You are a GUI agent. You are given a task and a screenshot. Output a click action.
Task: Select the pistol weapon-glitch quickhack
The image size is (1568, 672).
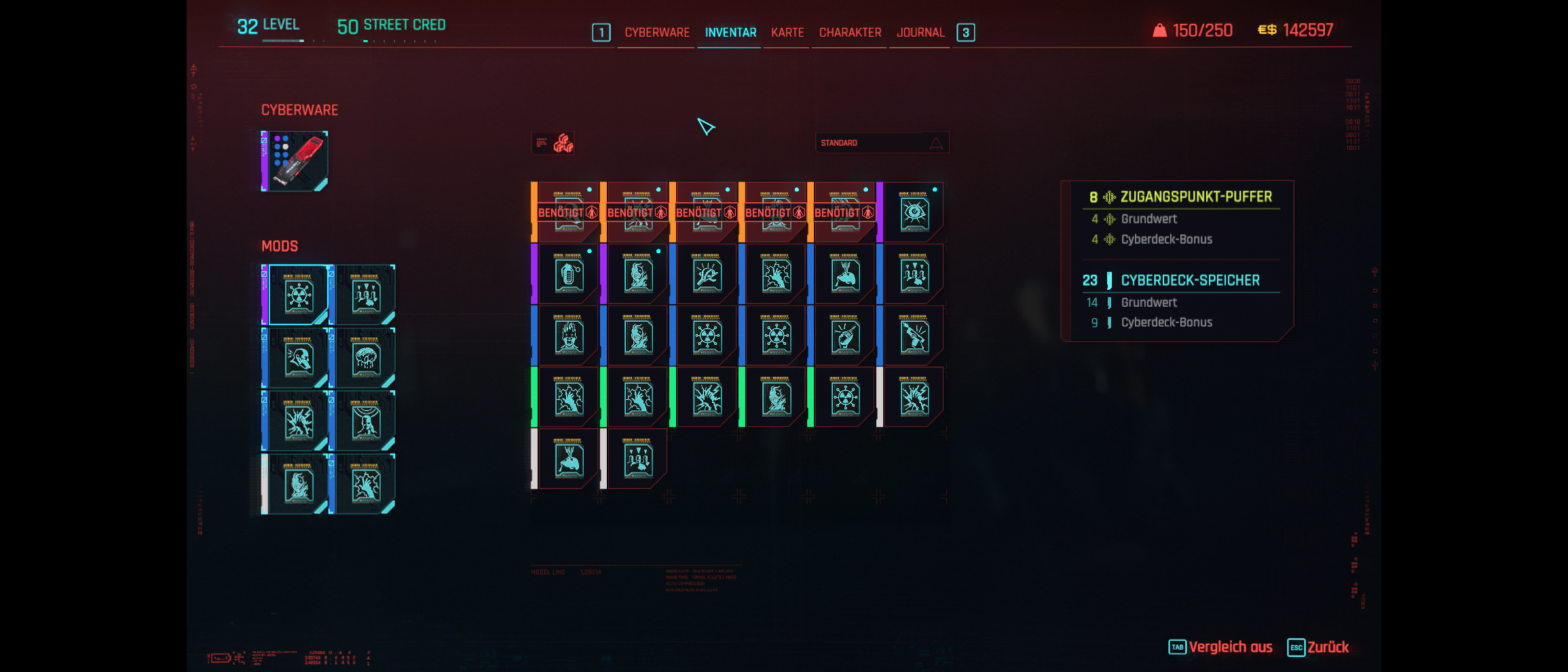pyautogui.click(x=914, y=336)
